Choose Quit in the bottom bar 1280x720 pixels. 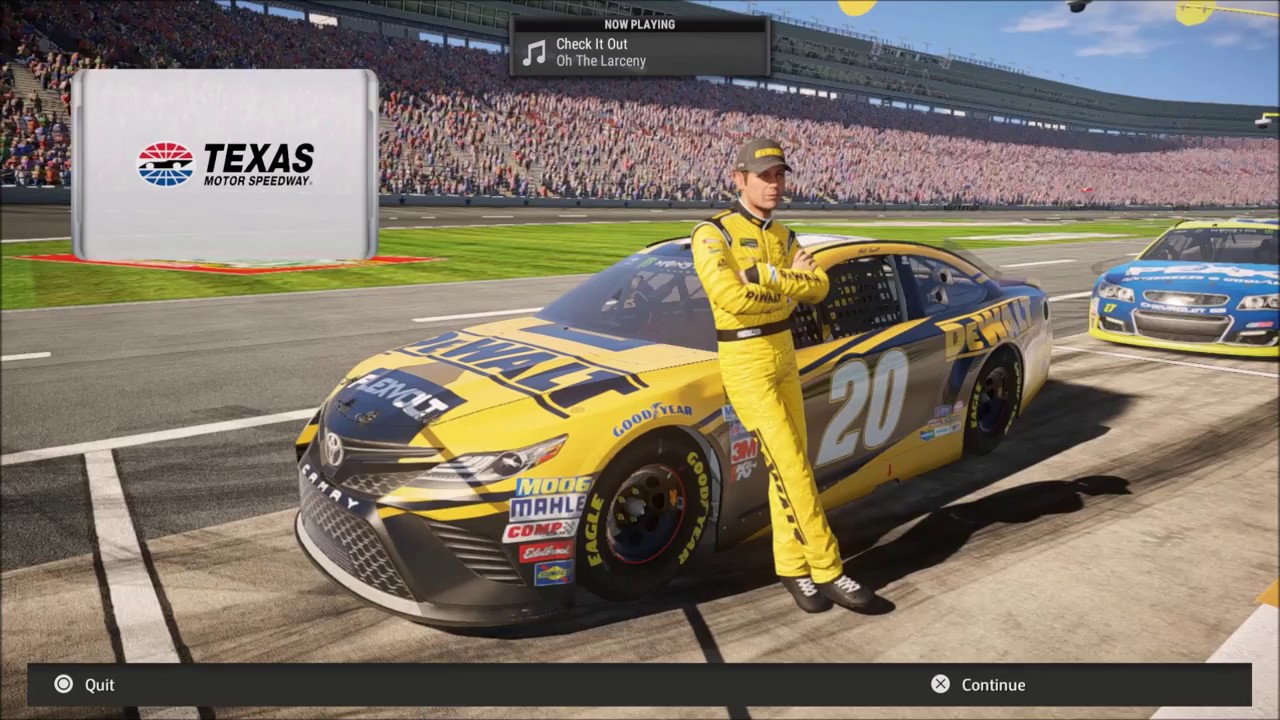86,685
